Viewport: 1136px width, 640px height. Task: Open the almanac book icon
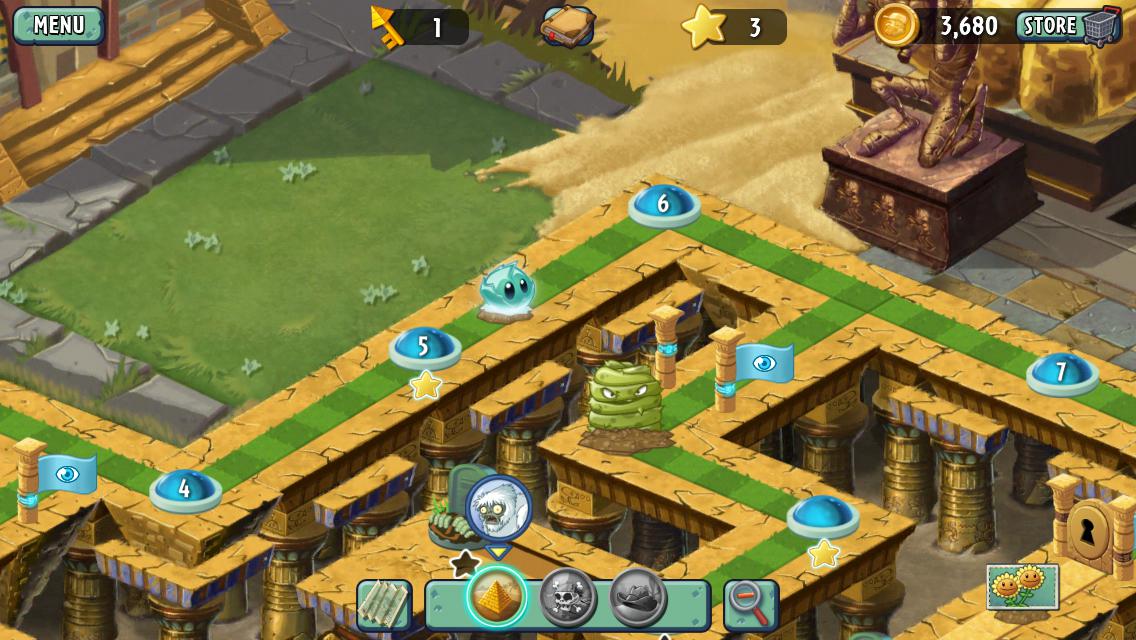(567, 26)
